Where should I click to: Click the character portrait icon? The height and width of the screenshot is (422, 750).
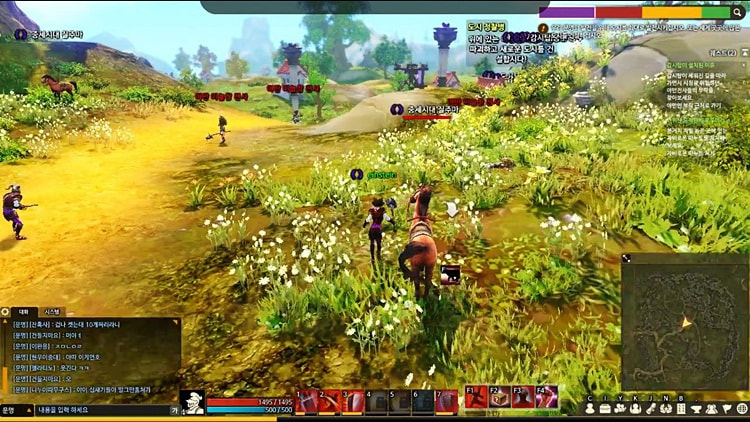192,402
